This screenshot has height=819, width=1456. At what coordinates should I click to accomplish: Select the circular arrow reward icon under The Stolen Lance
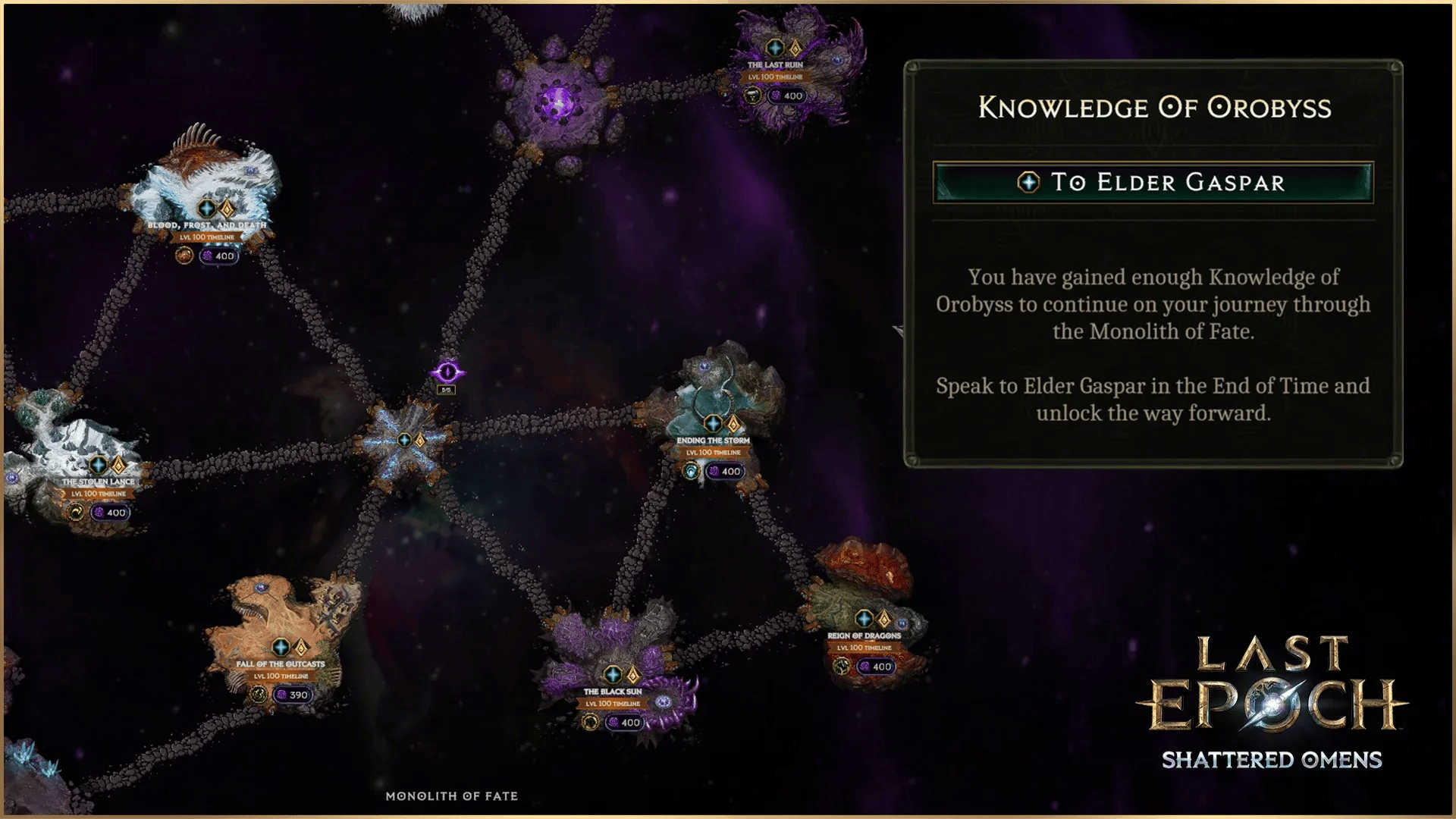(77, 512)
